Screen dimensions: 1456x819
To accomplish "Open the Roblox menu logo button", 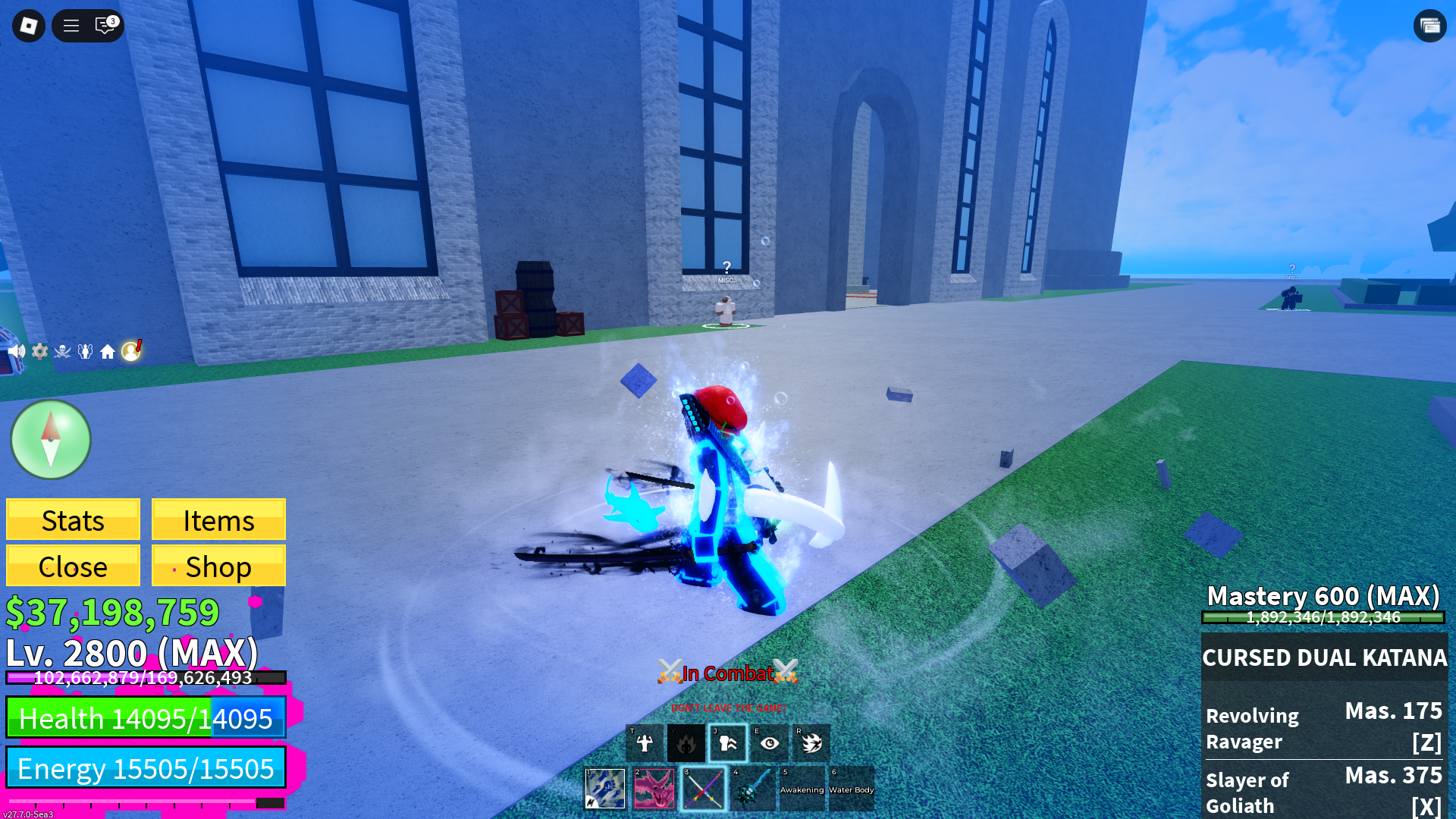I will (x=29, y=26).
